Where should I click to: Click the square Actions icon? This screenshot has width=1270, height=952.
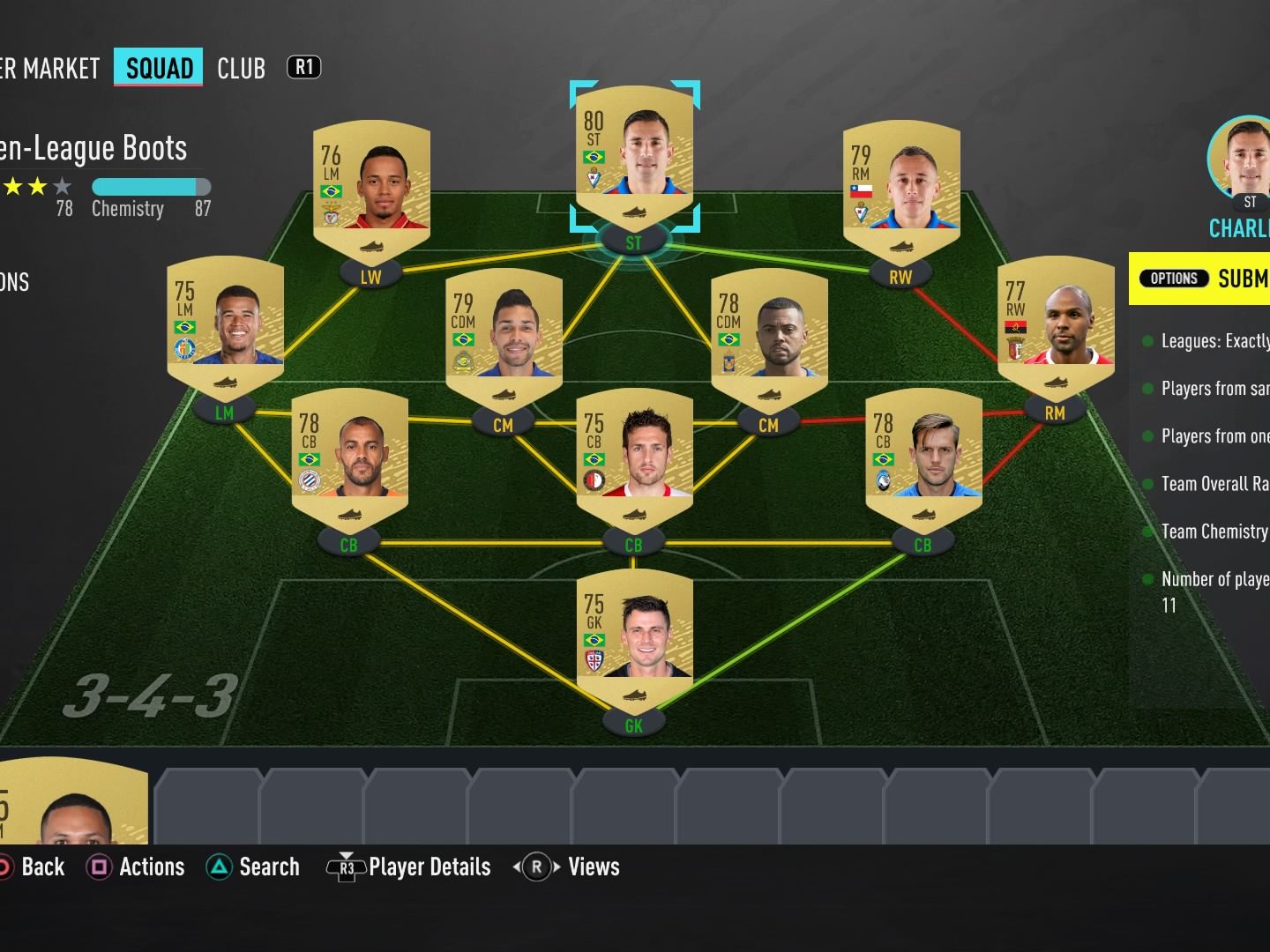click(100, 866)
